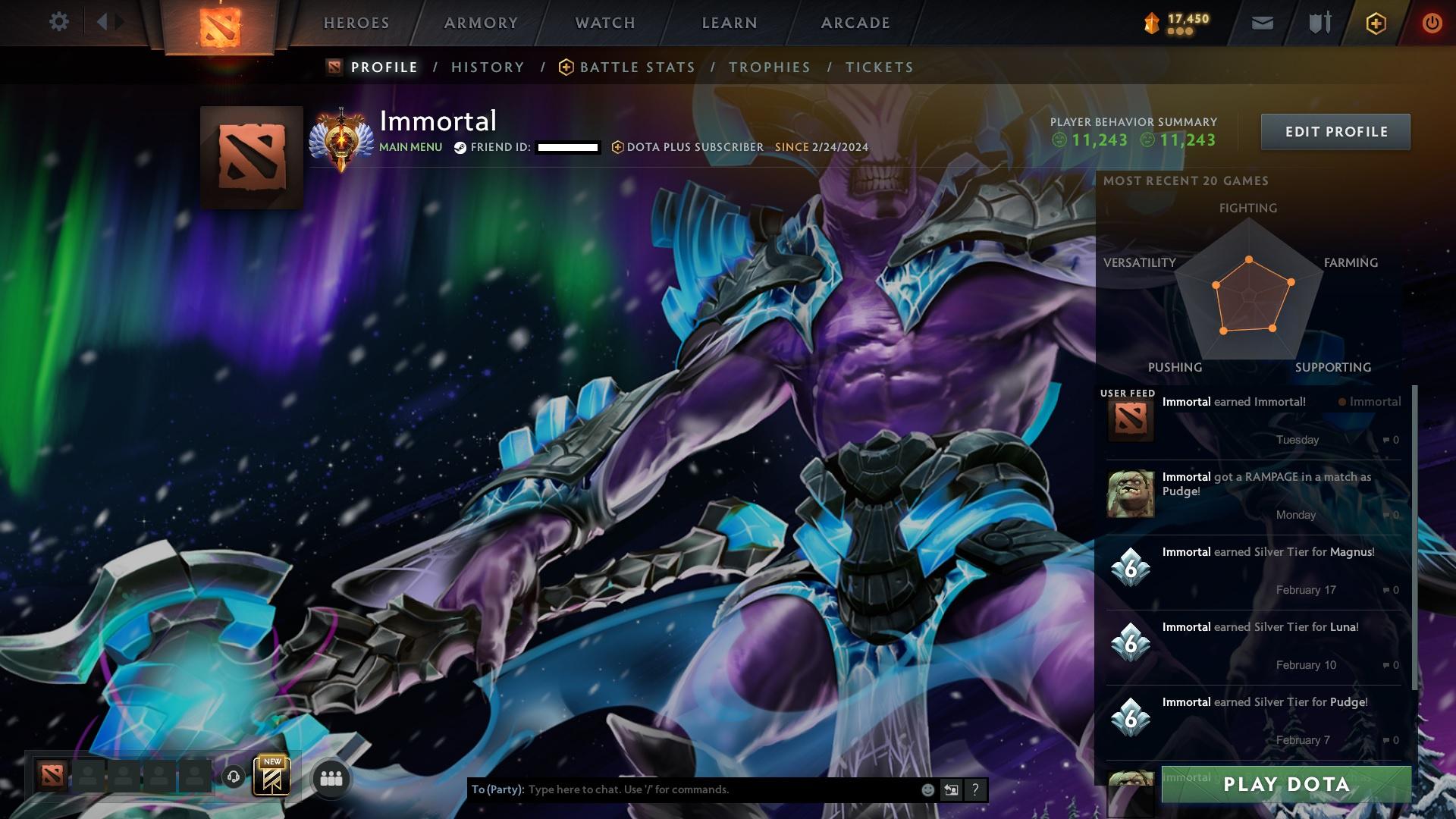
Task: Click the gold battle pass icon marked NEW
Action: pos(273,777)
